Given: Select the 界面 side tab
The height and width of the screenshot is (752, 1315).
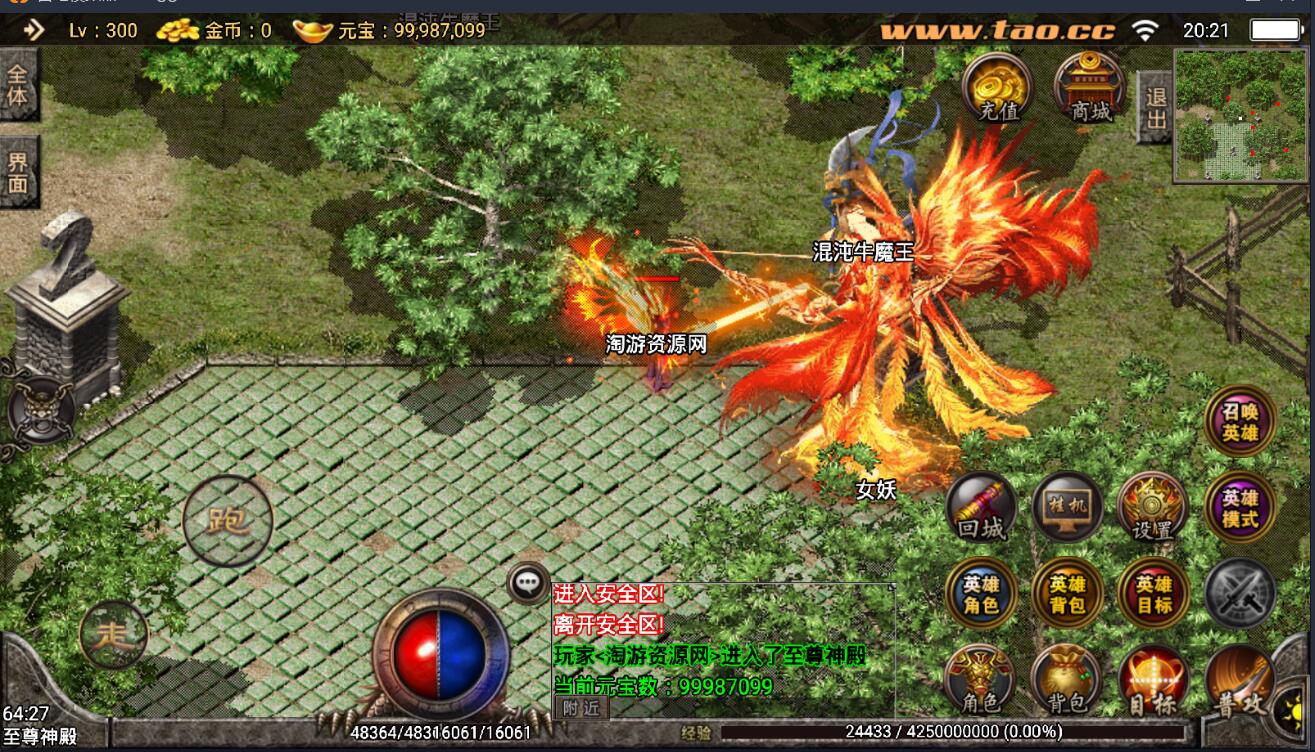Looking at the screenshot, I should point(18,172).
